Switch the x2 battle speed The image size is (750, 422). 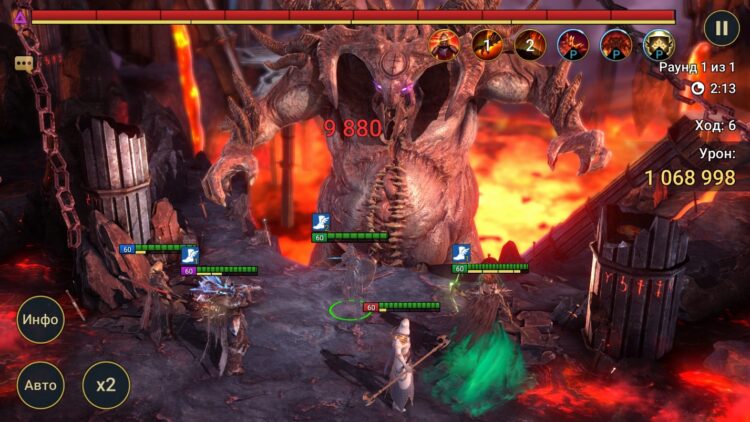(x=105, y=385)
